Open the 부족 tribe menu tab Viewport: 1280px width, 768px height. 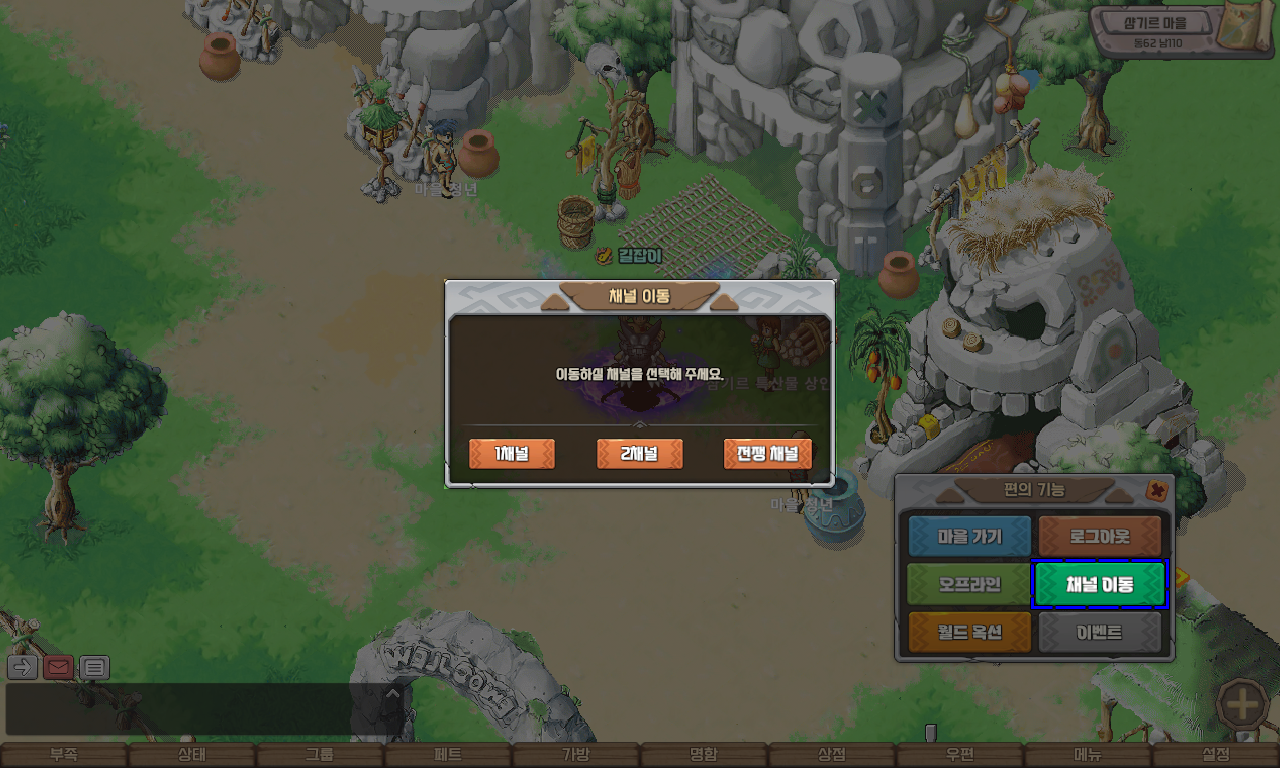click(x=64, y=755)
